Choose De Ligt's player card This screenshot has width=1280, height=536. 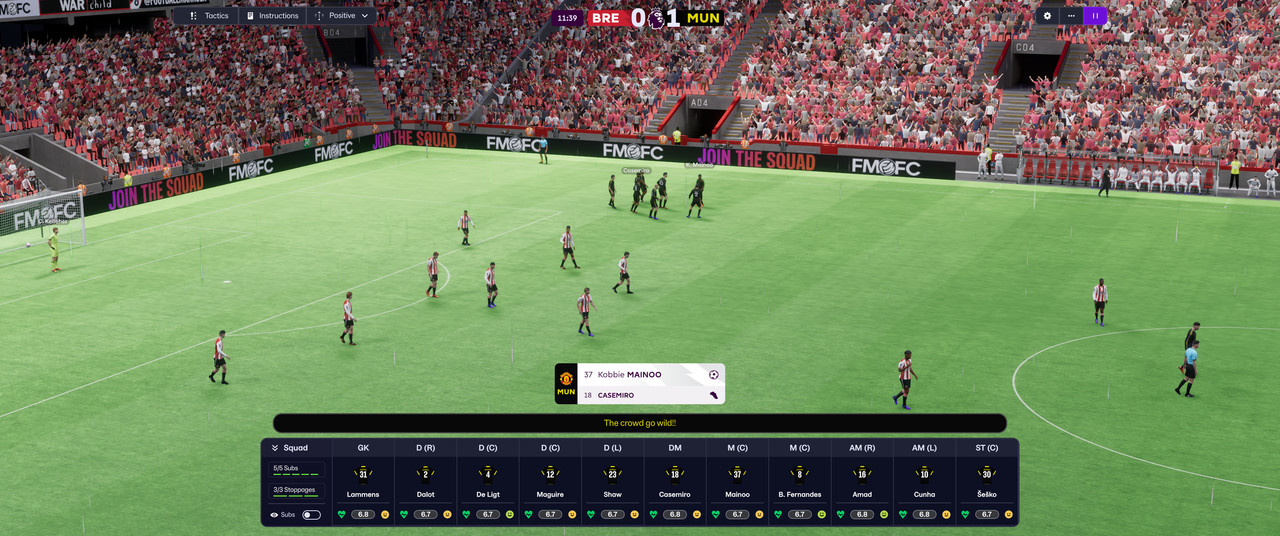[488, 482]
